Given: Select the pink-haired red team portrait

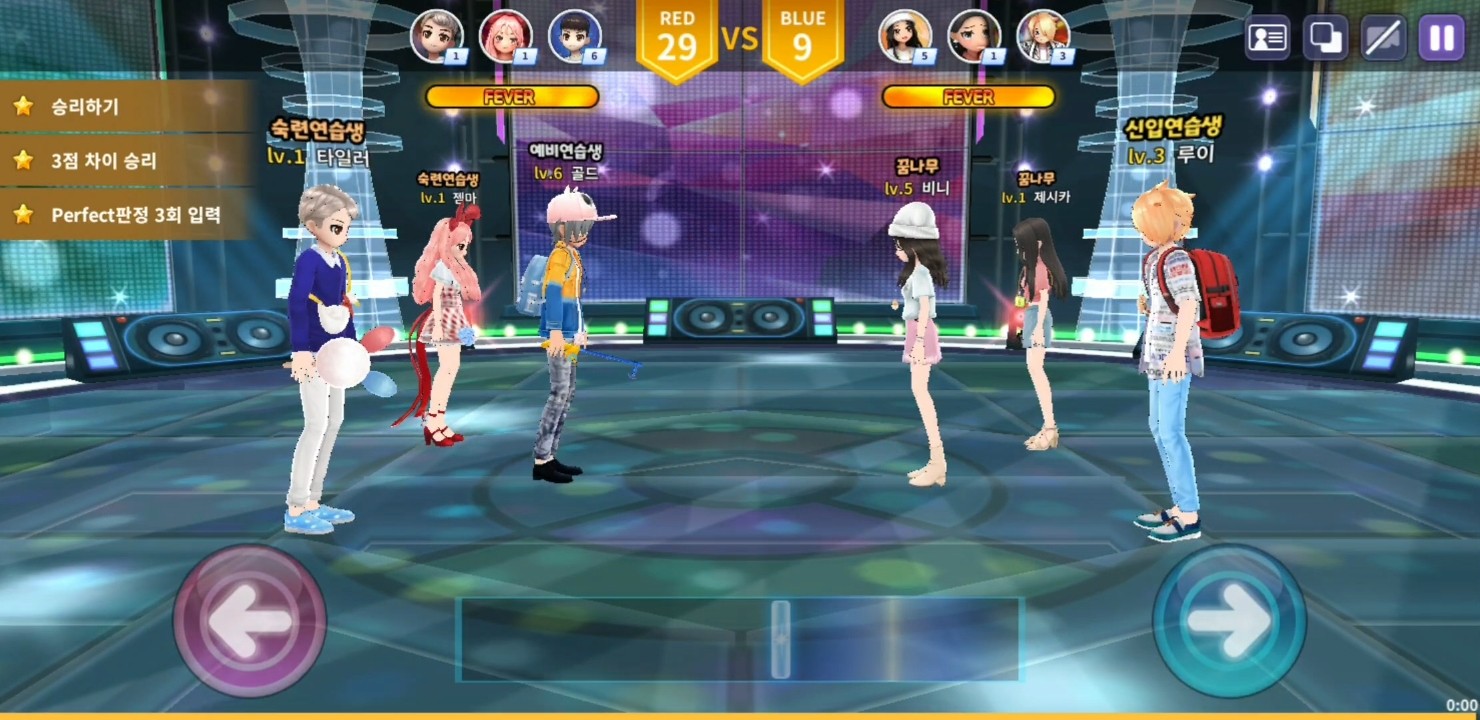Looking at the screenshot, I should pyautogui.click(x=505, y=36).
